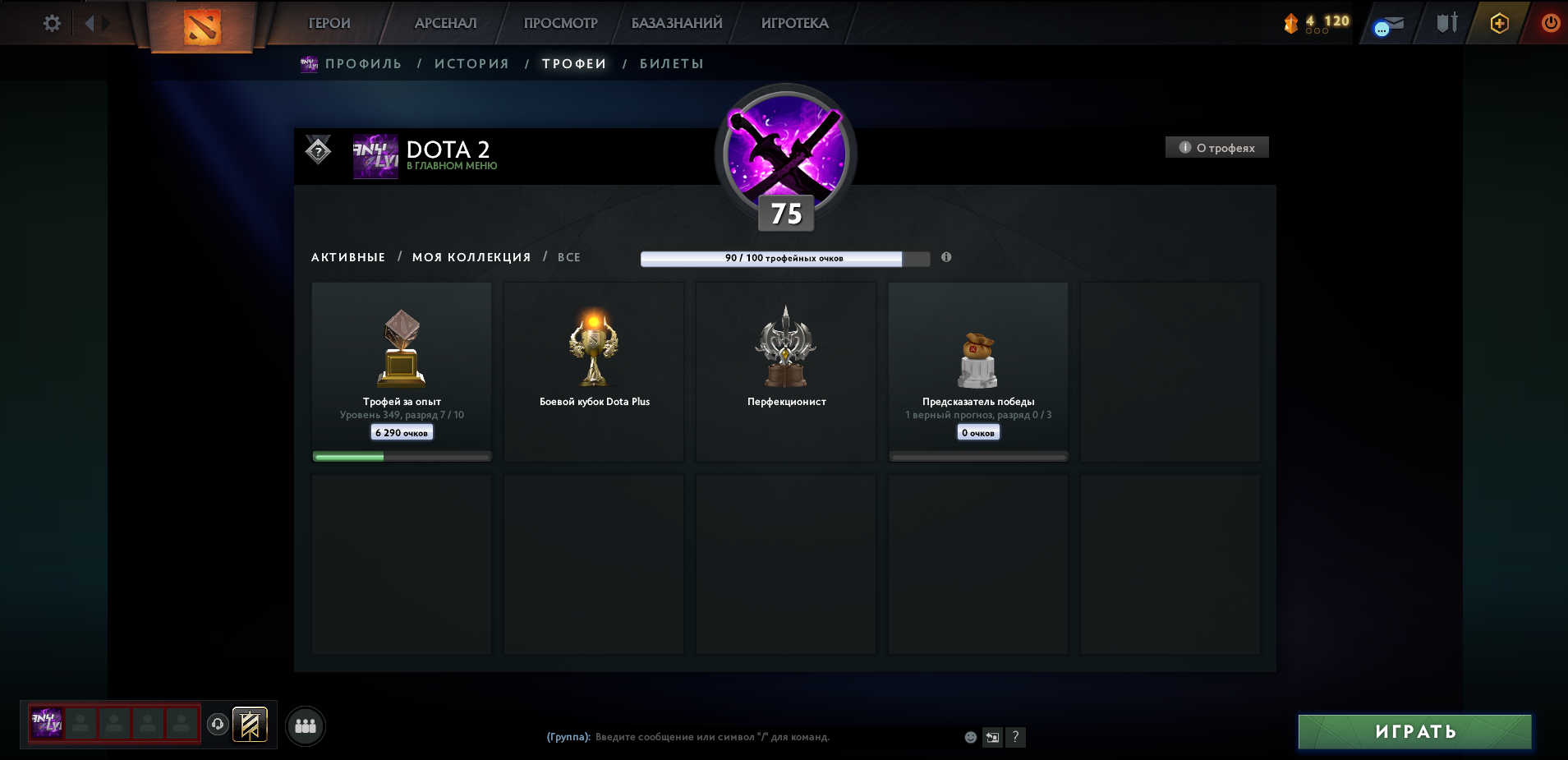The image size is (1568, 760).
Task: Click the Battle Pass icon in the party bar
Action: click(x=252, y=725)
